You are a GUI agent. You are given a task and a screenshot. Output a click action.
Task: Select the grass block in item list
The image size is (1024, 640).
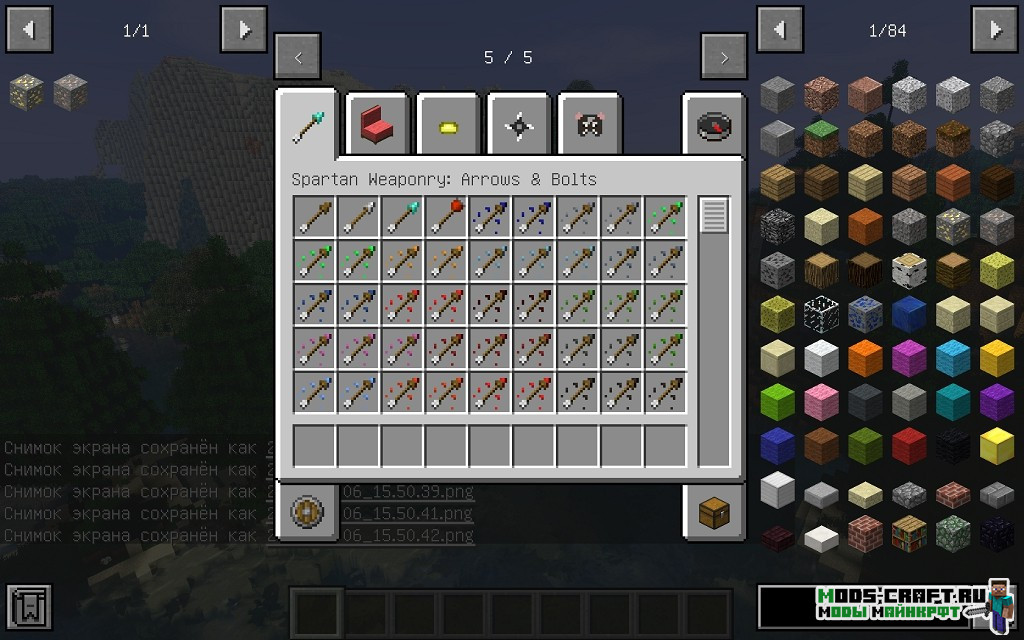(x=821, y=139)
